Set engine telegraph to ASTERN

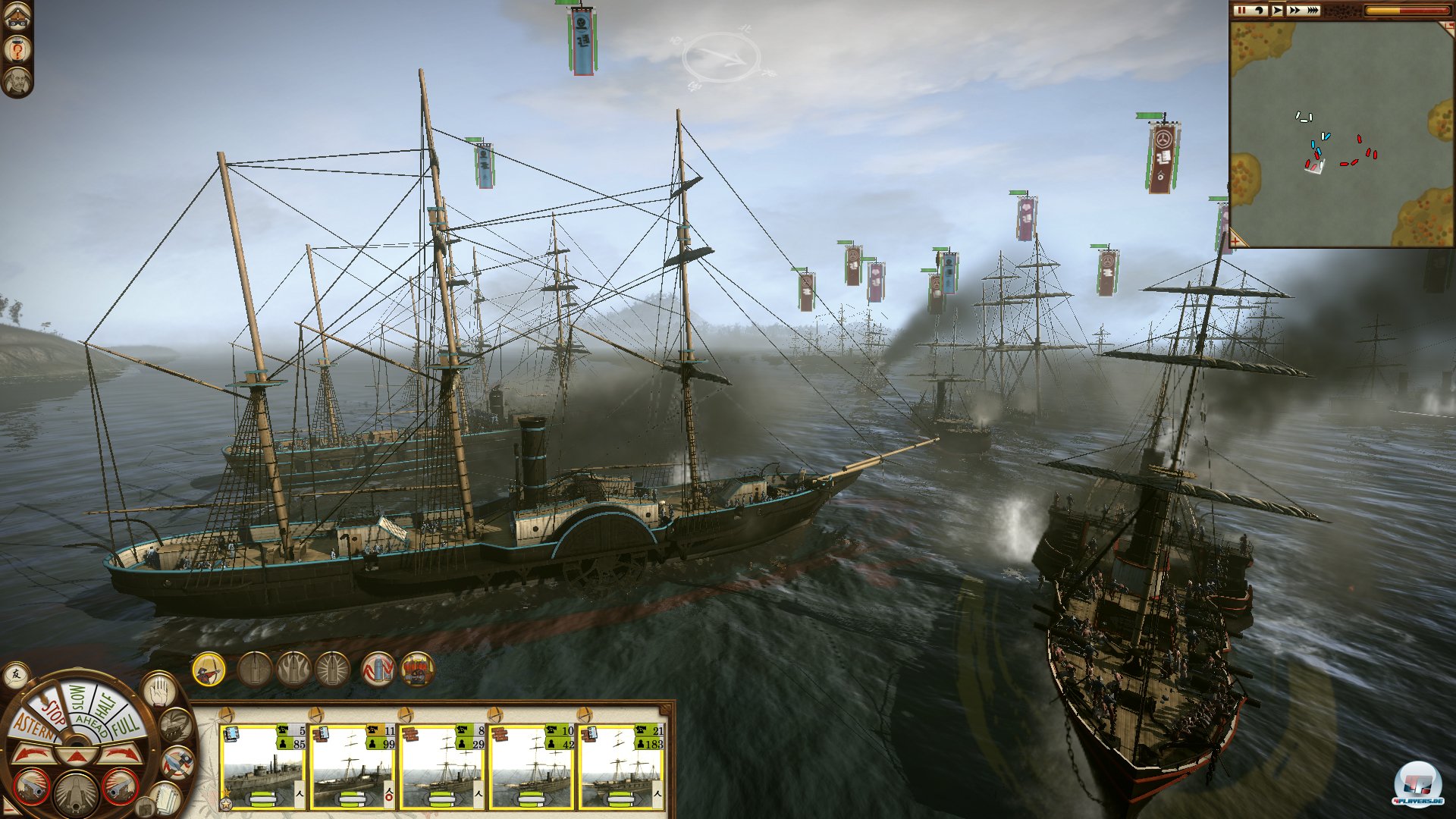coord(32,728)
